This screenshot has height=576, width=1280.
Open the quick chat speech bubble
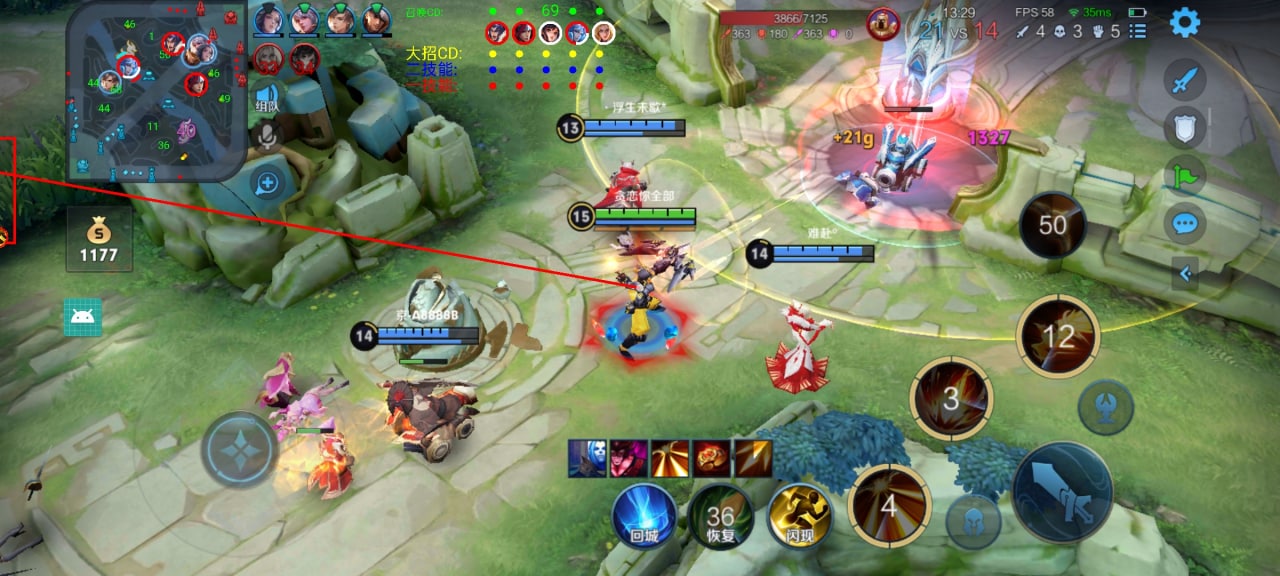1185,222
